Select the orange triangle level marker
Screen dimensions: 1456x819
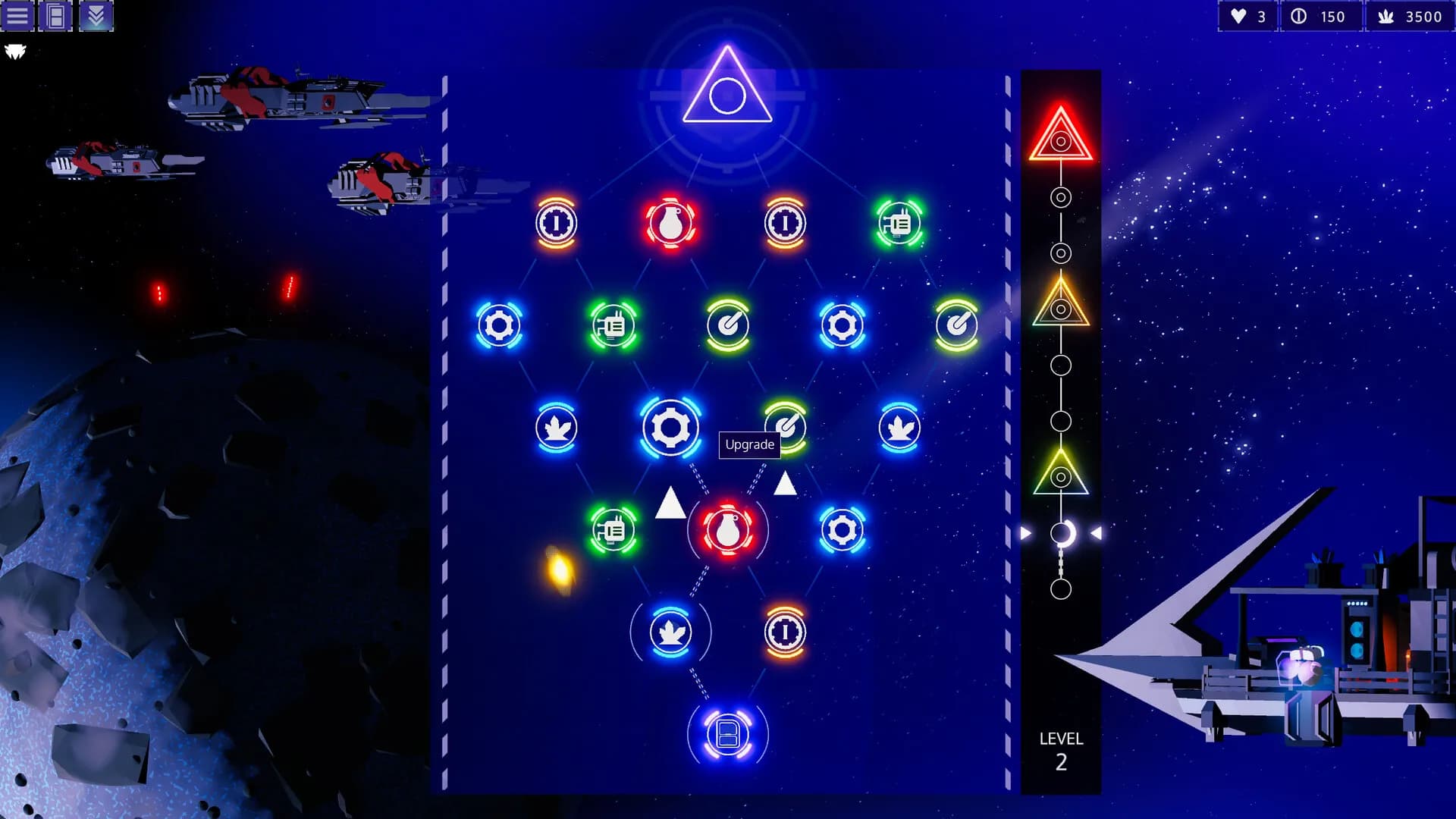coord(1060,305)
